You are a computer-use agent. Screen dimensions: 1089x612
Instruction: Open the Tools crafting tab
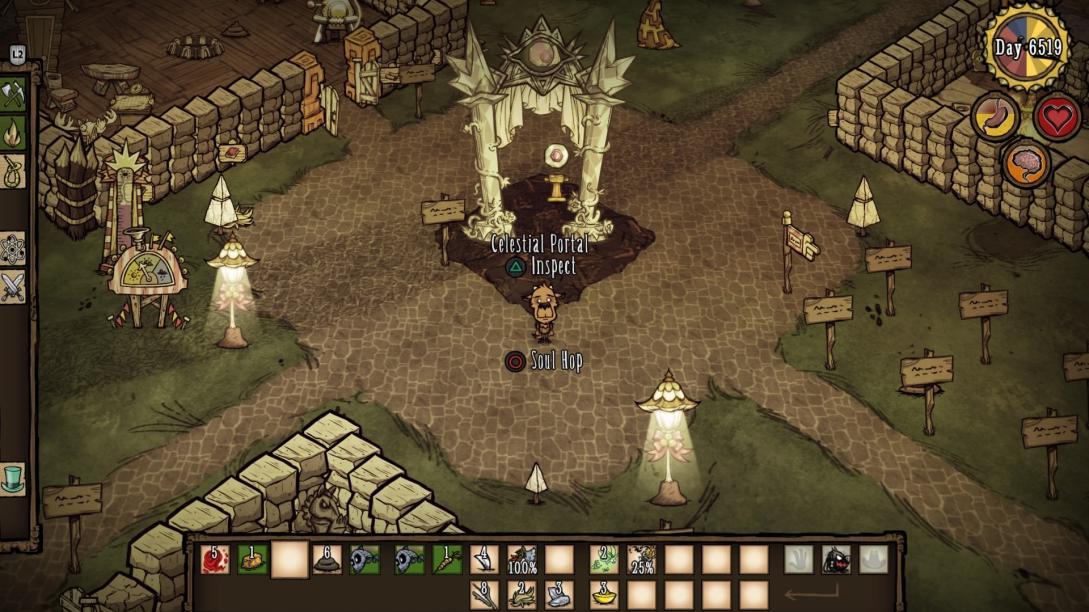click(x=13, y=95)
